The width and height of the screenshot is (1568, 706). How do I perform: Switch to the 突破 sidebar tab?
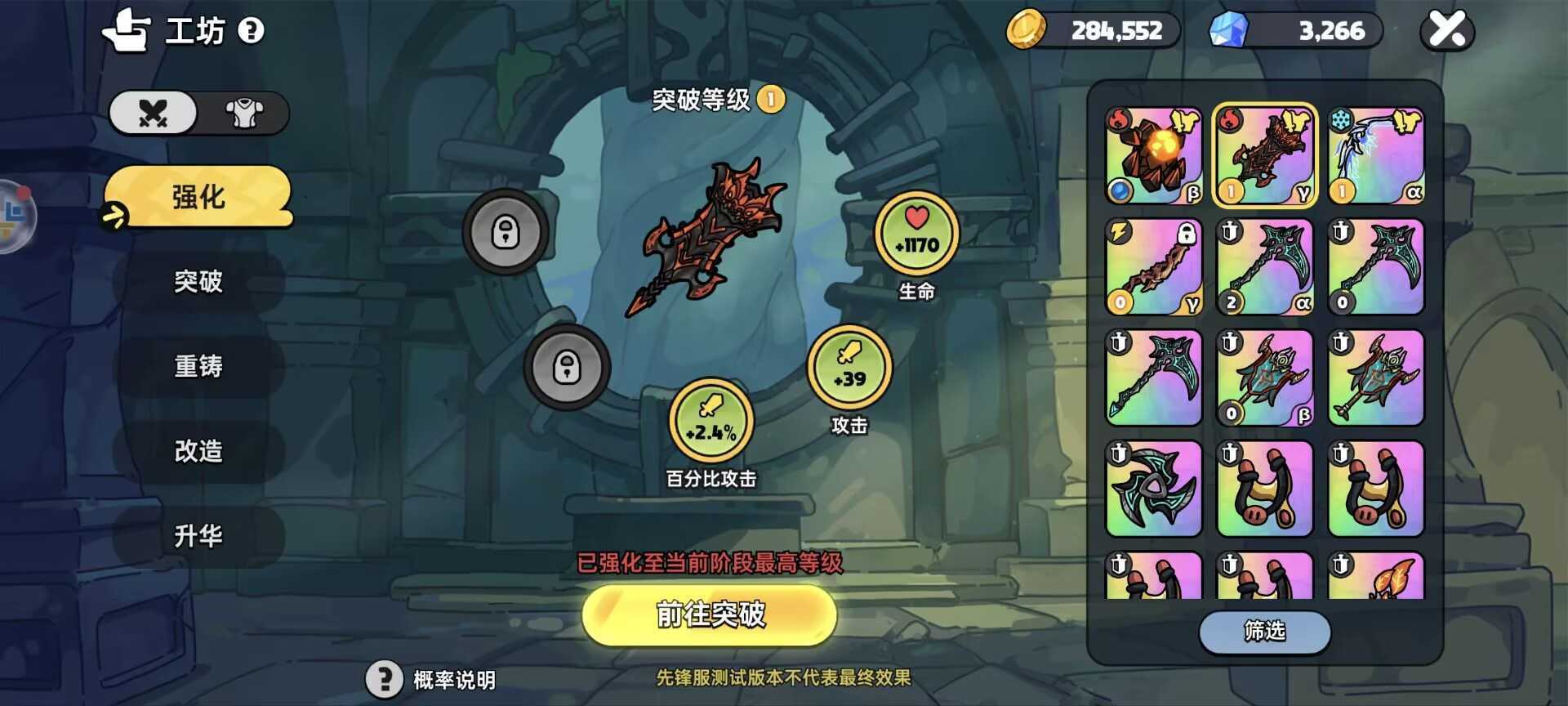click(198, 282)
